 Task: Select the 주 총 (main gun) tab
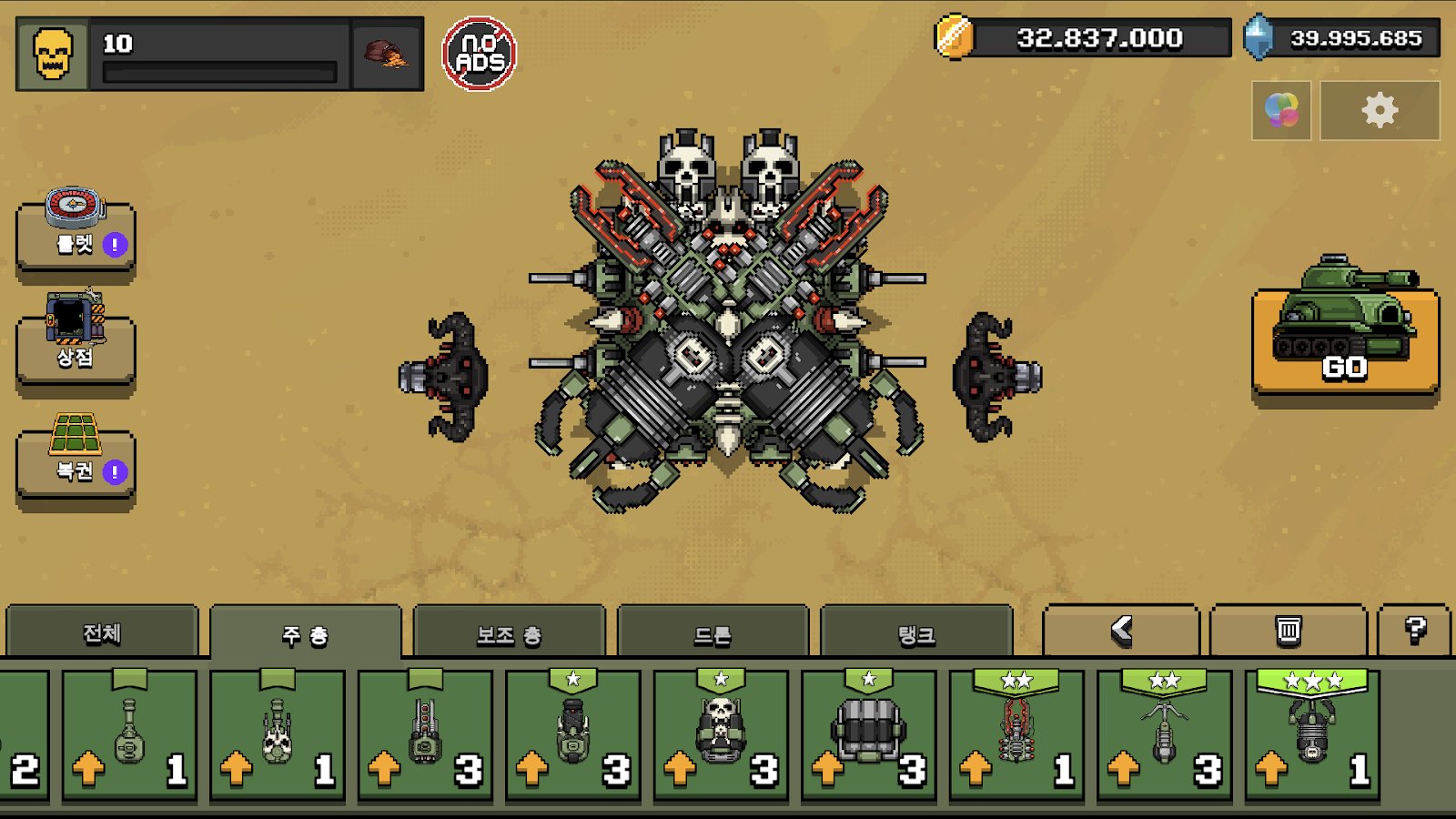(306, 634)
